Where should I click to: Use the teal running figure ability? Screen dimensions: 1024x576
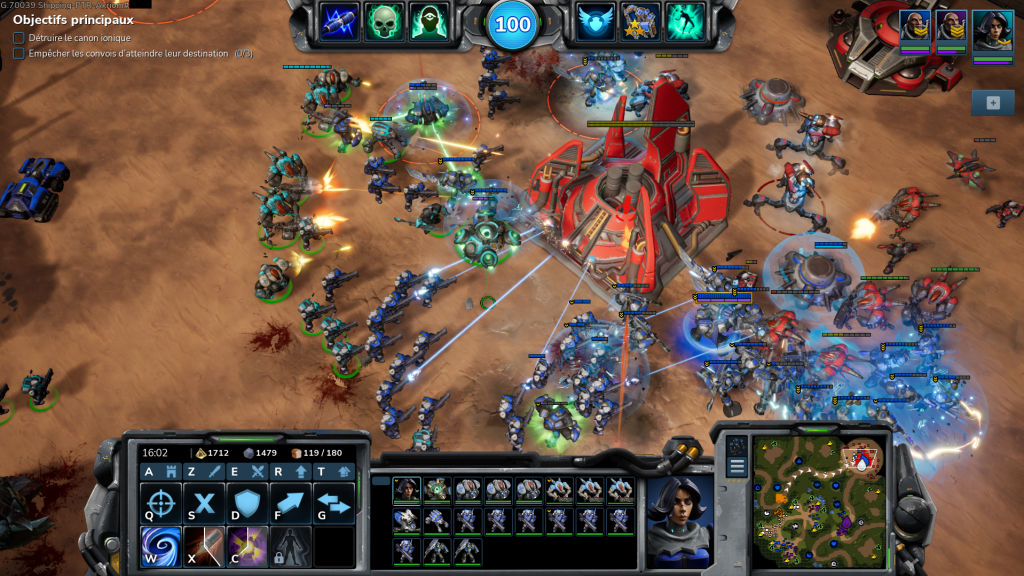tap(685, 21)
